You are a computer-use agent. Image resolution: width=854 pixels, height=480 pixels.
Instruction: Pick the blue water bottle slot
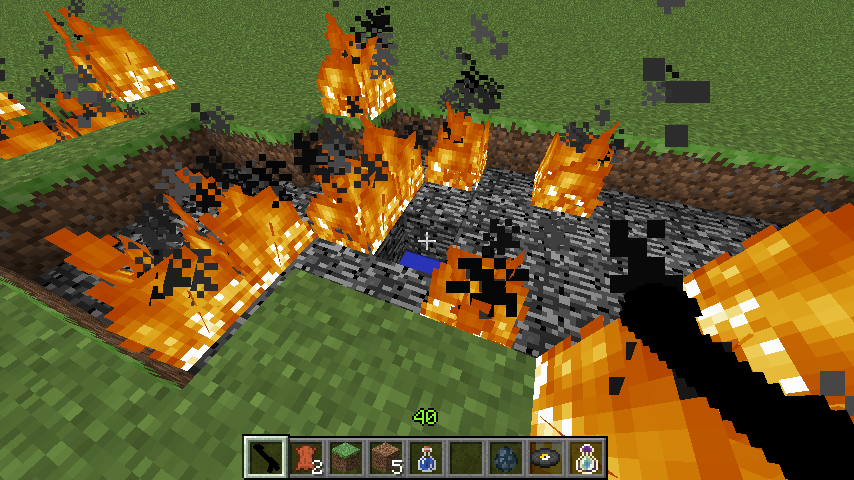pyautogui.click(x=427, y=457)
